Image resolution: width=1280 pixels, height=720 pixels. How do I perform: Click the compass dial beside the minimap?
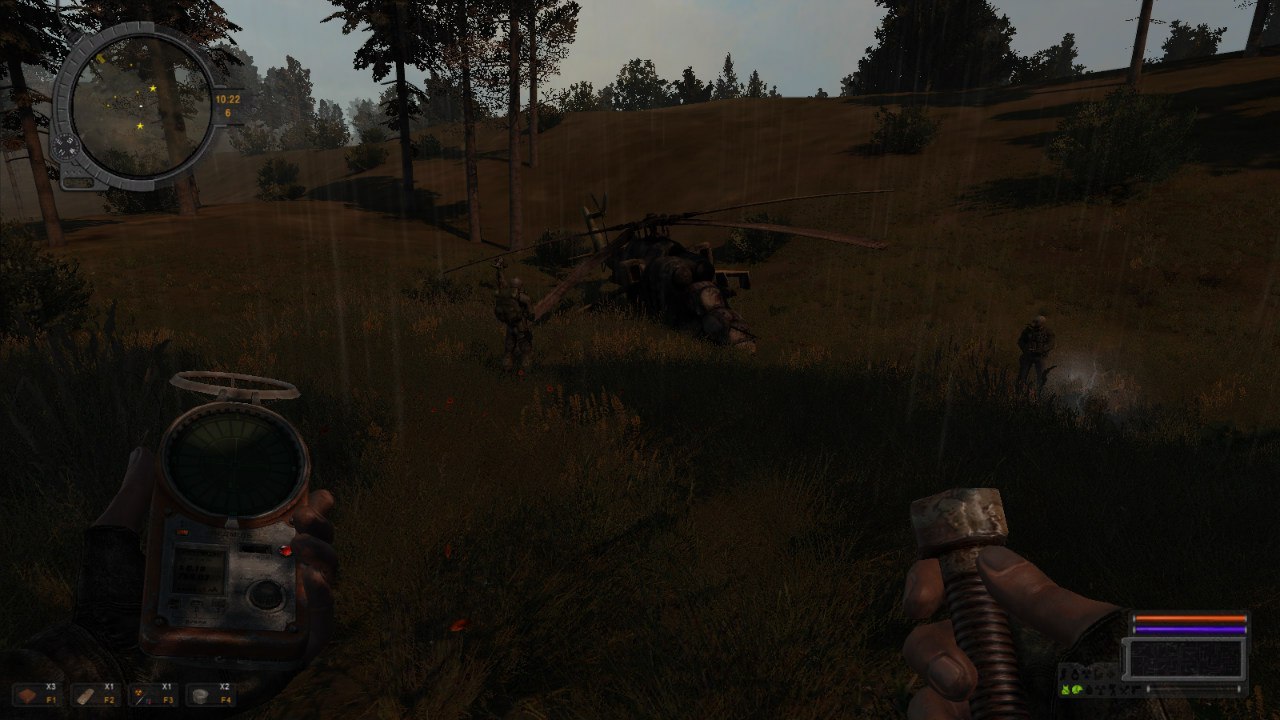point(67,145)
